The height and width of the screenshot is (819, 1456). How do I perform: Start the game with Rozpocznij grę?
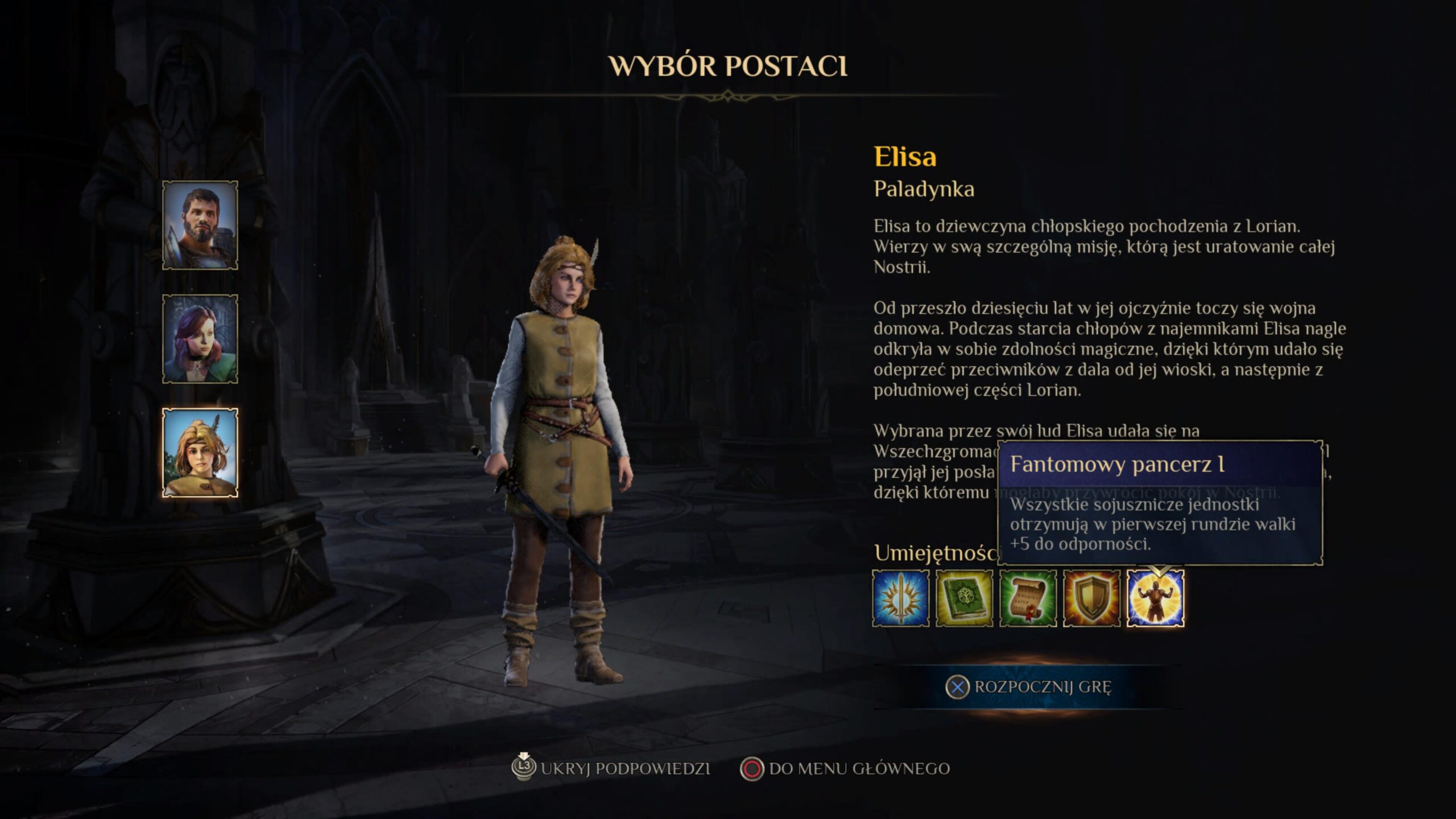pyautogui.click(x=1028, y=687)
